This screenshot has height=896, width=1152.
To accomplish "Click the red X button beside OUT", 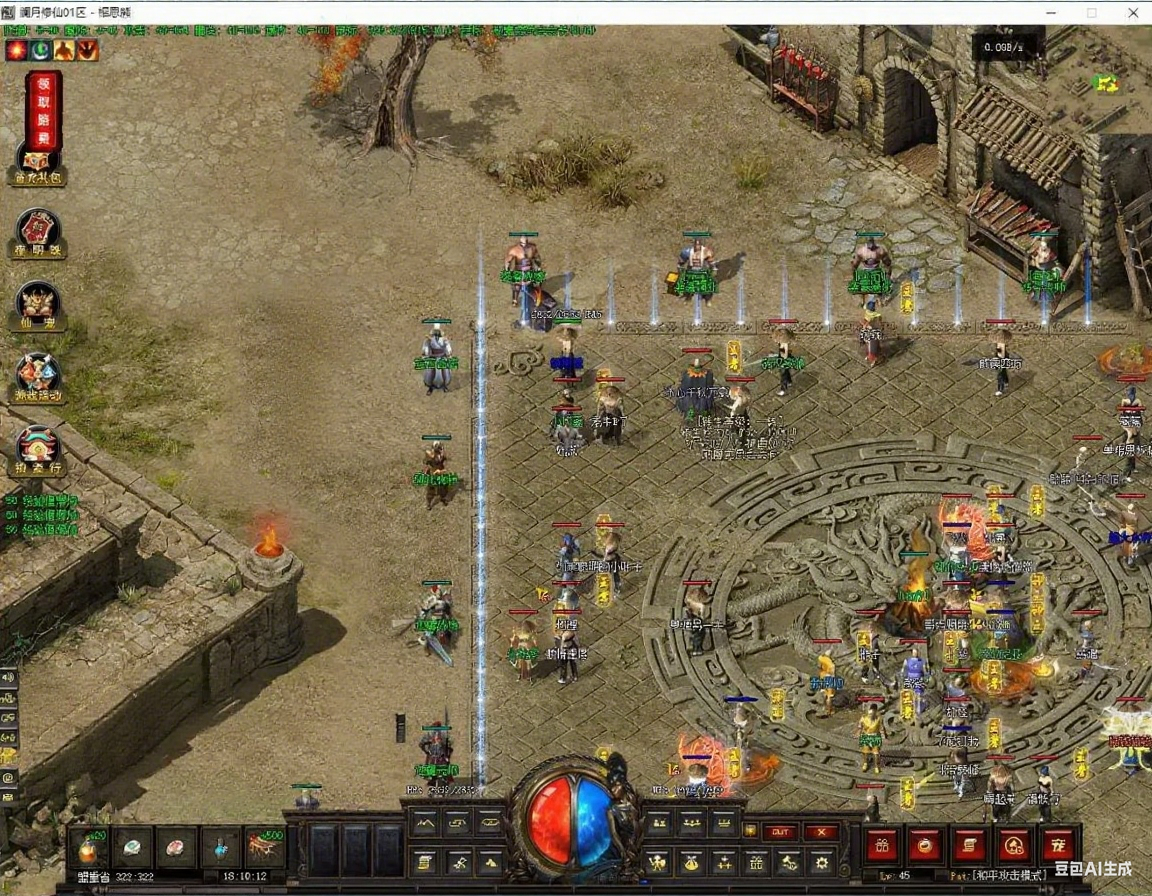I will [821, 832].
